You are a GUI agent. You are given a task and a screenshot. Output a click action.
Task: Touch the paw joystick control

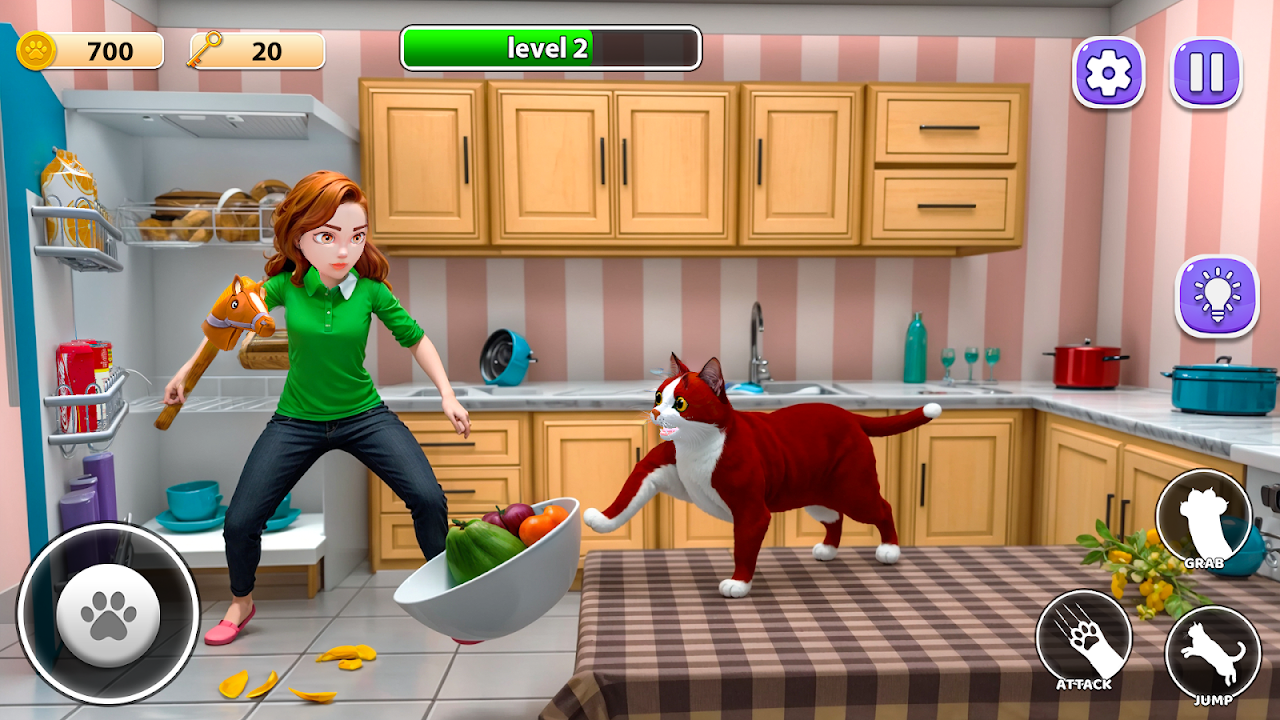click(x=108, y=613)
